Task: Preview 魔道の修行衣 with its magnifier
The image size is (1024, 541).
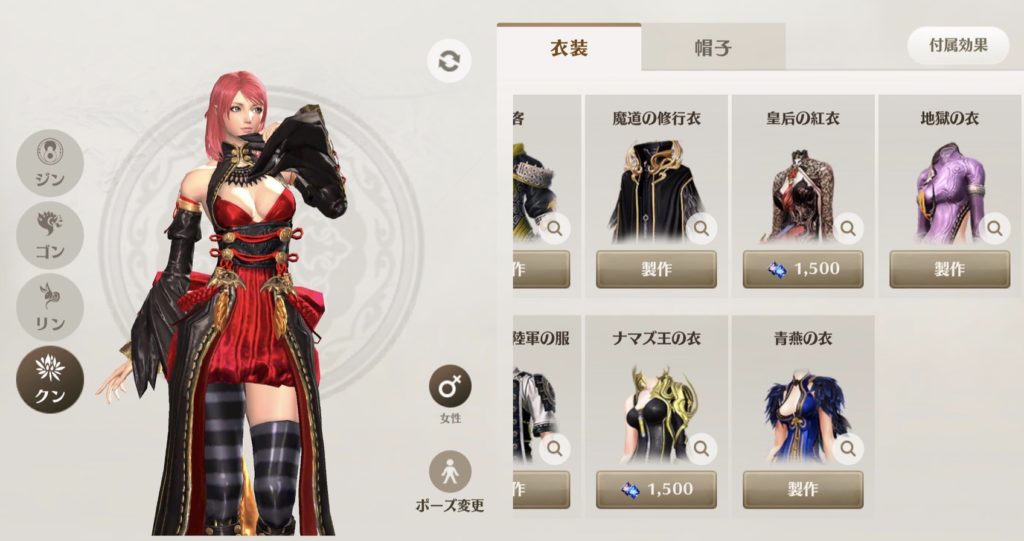Action: click(x=702, y=229)
